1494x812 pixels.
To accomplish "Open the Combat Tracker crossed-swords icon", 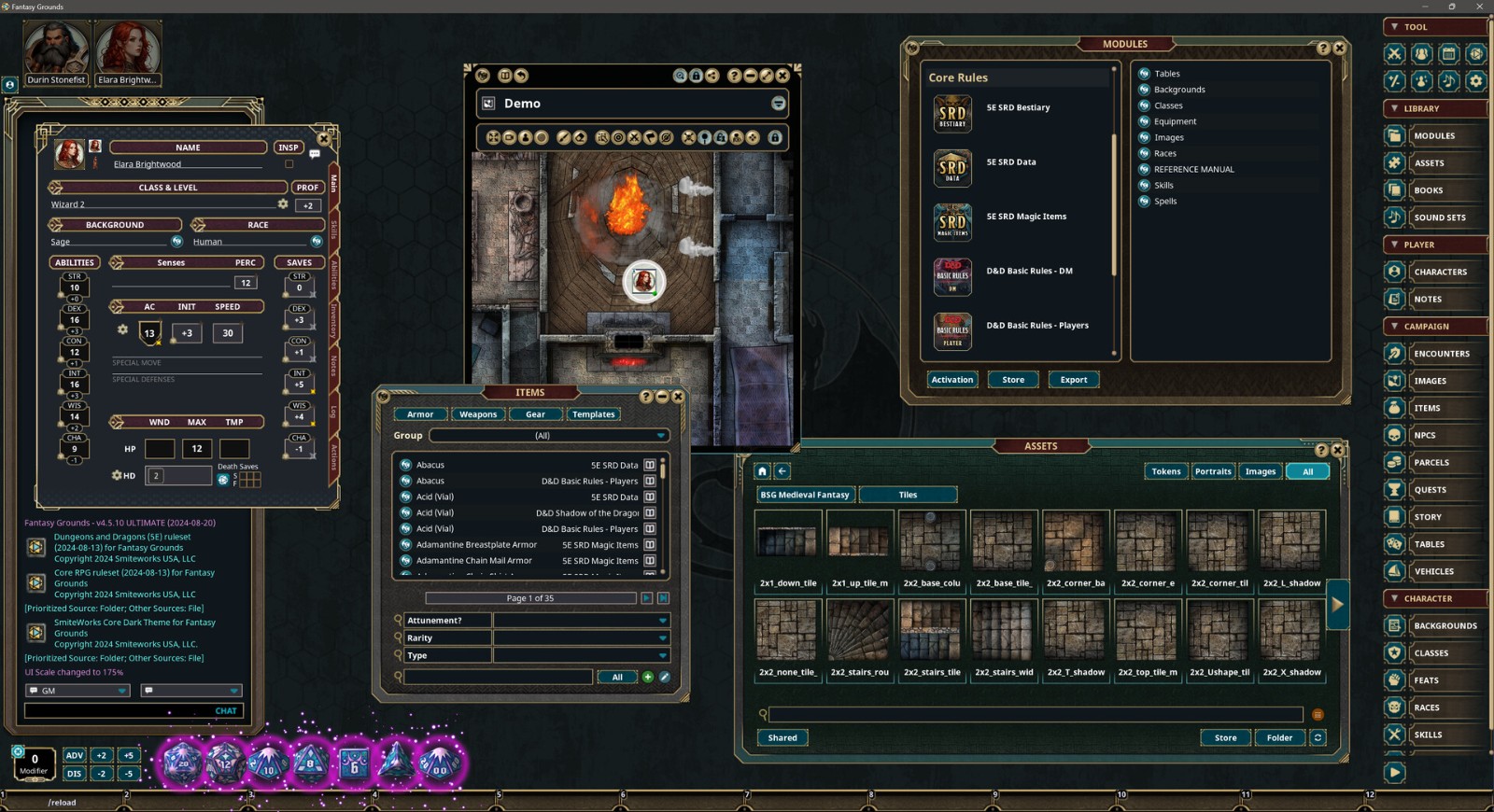I will coord(1394,54).
